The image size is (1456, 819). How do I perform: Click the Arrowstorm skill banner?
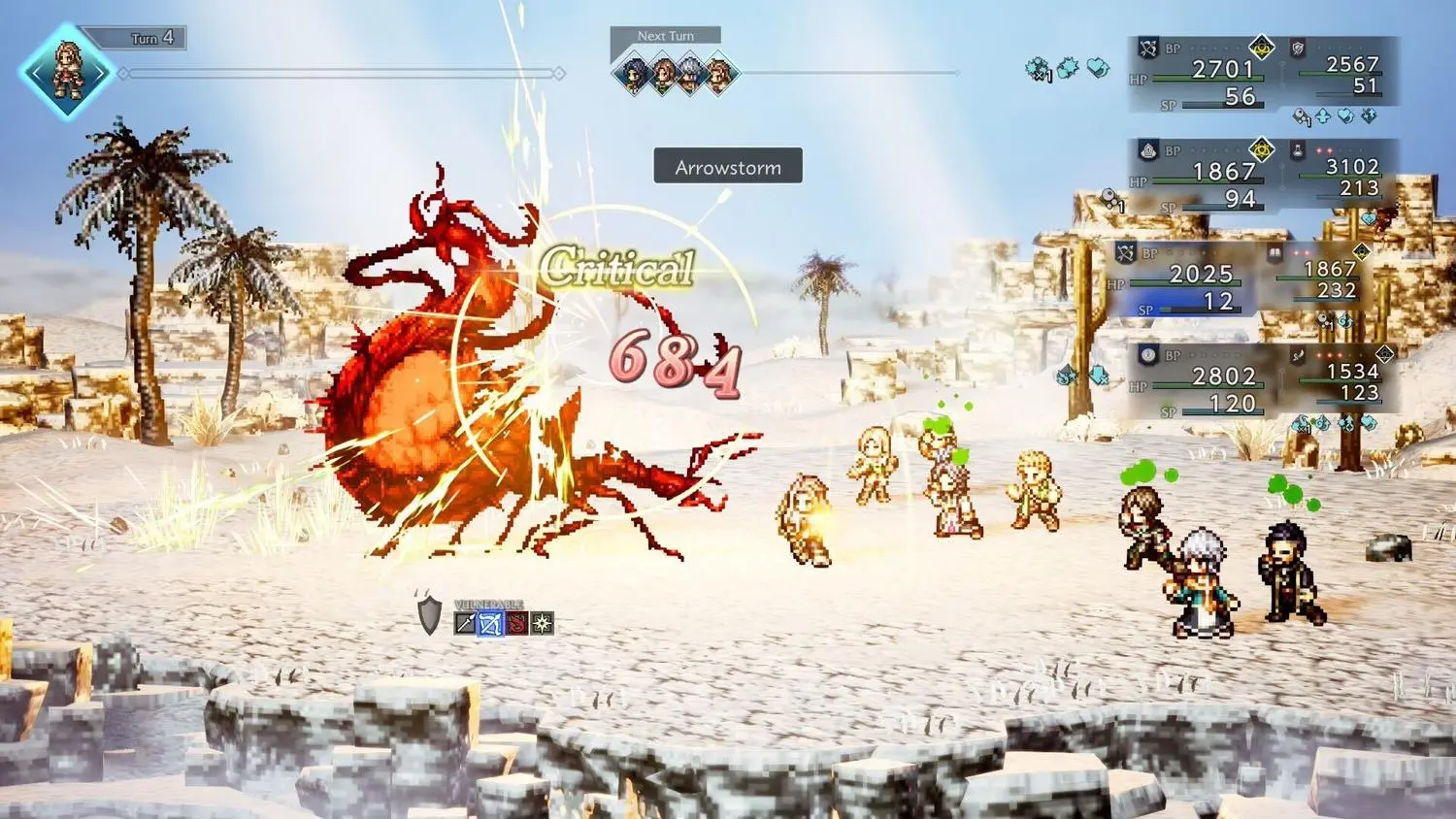[x=729, y=166]
